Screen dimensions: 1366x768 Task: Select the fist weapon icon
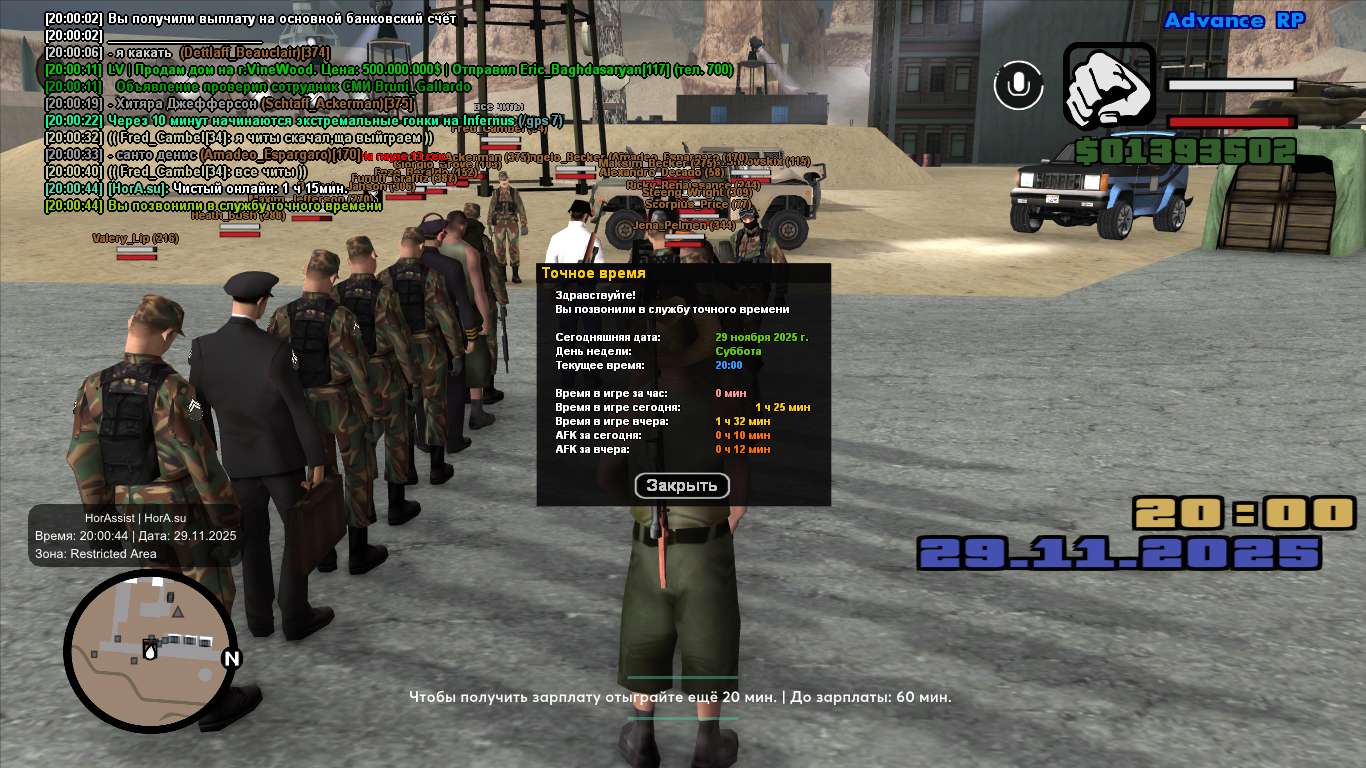pos(1108,87)
